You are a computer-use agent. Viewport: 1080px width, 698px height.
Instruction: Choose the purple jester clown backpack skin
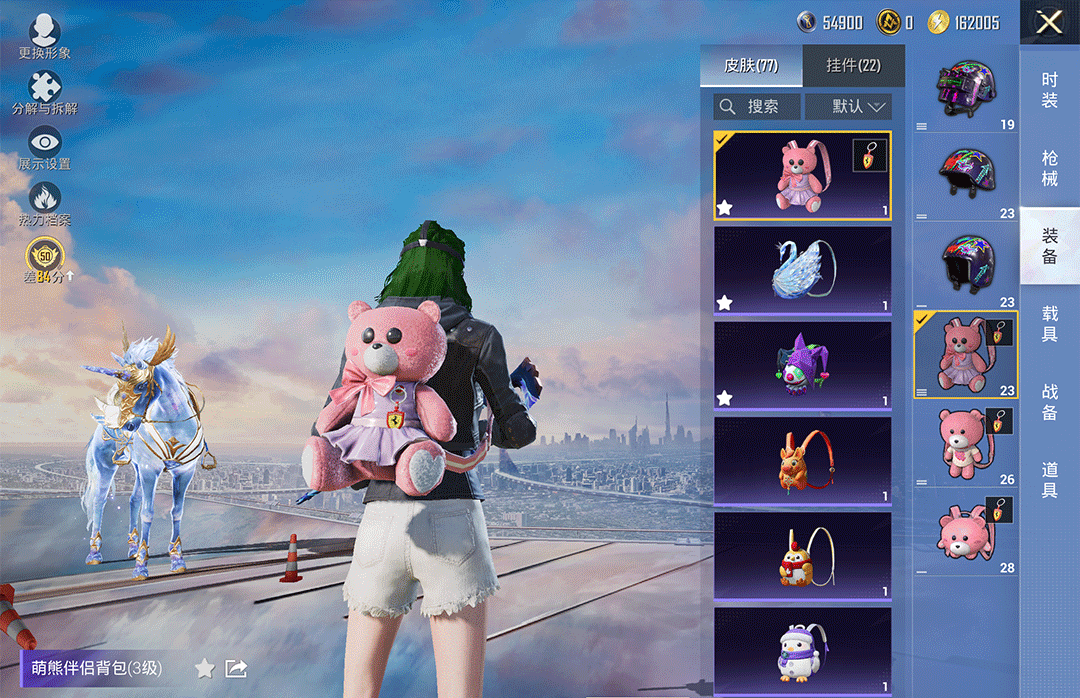[802, 364]
